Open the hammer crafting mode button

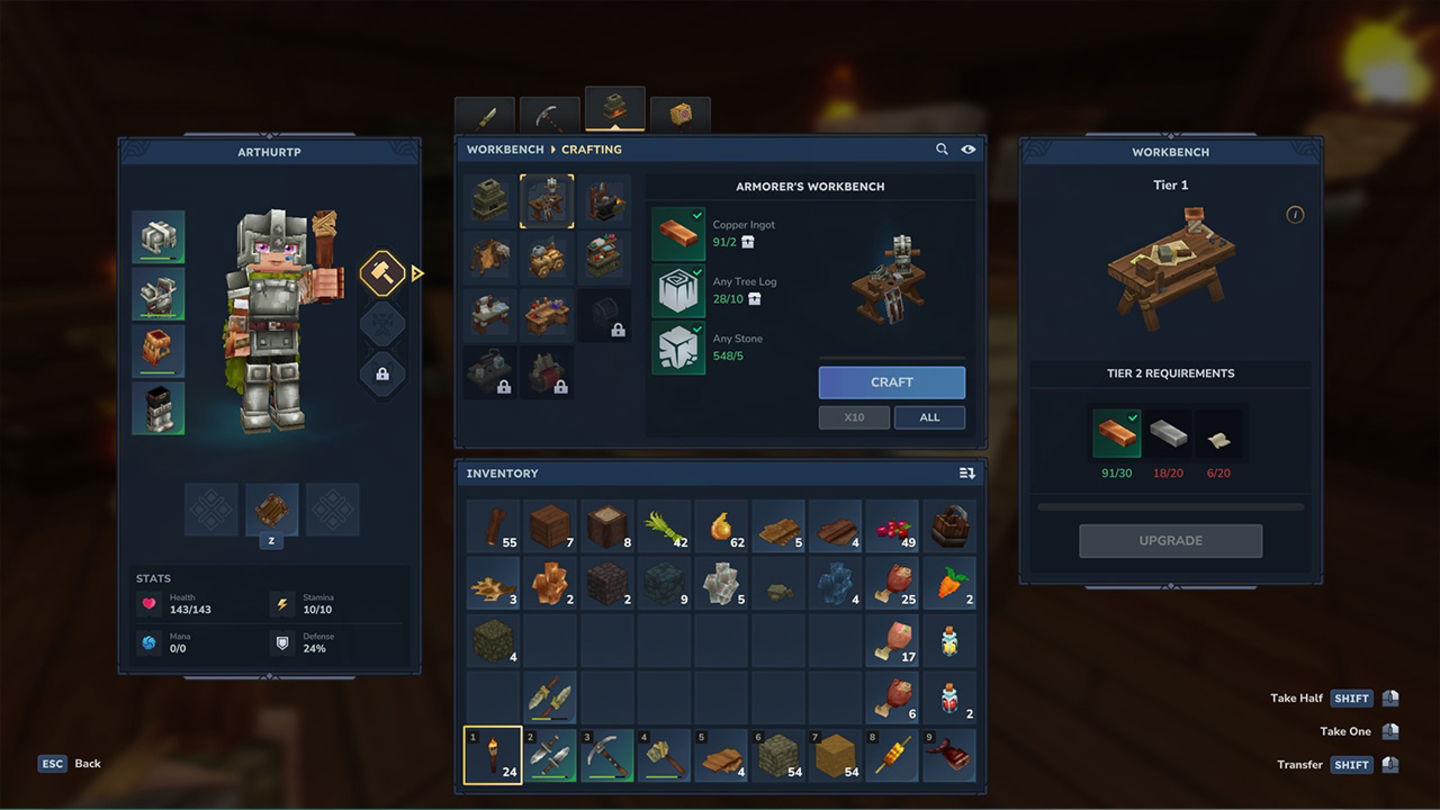click(382, 273)
